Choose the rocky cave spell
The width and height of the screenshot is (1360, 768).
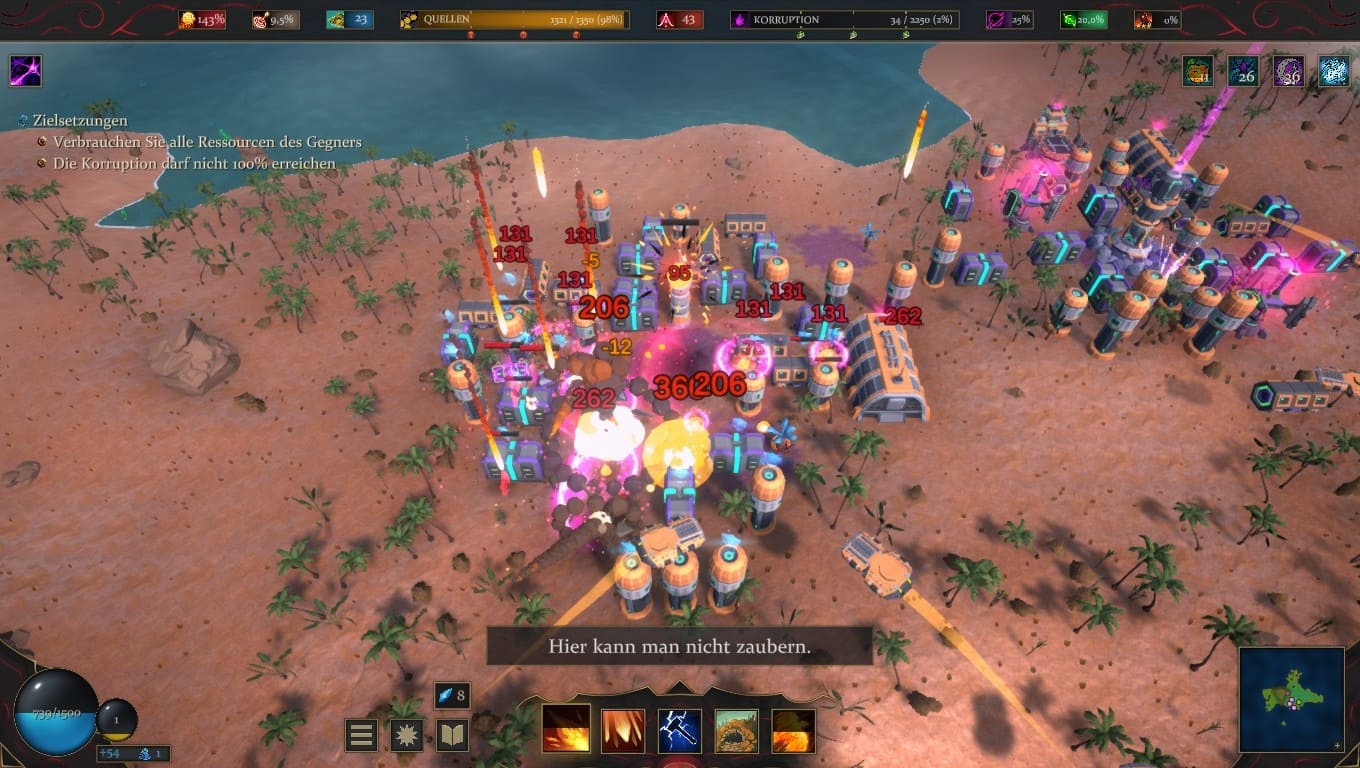coord(737,731)
